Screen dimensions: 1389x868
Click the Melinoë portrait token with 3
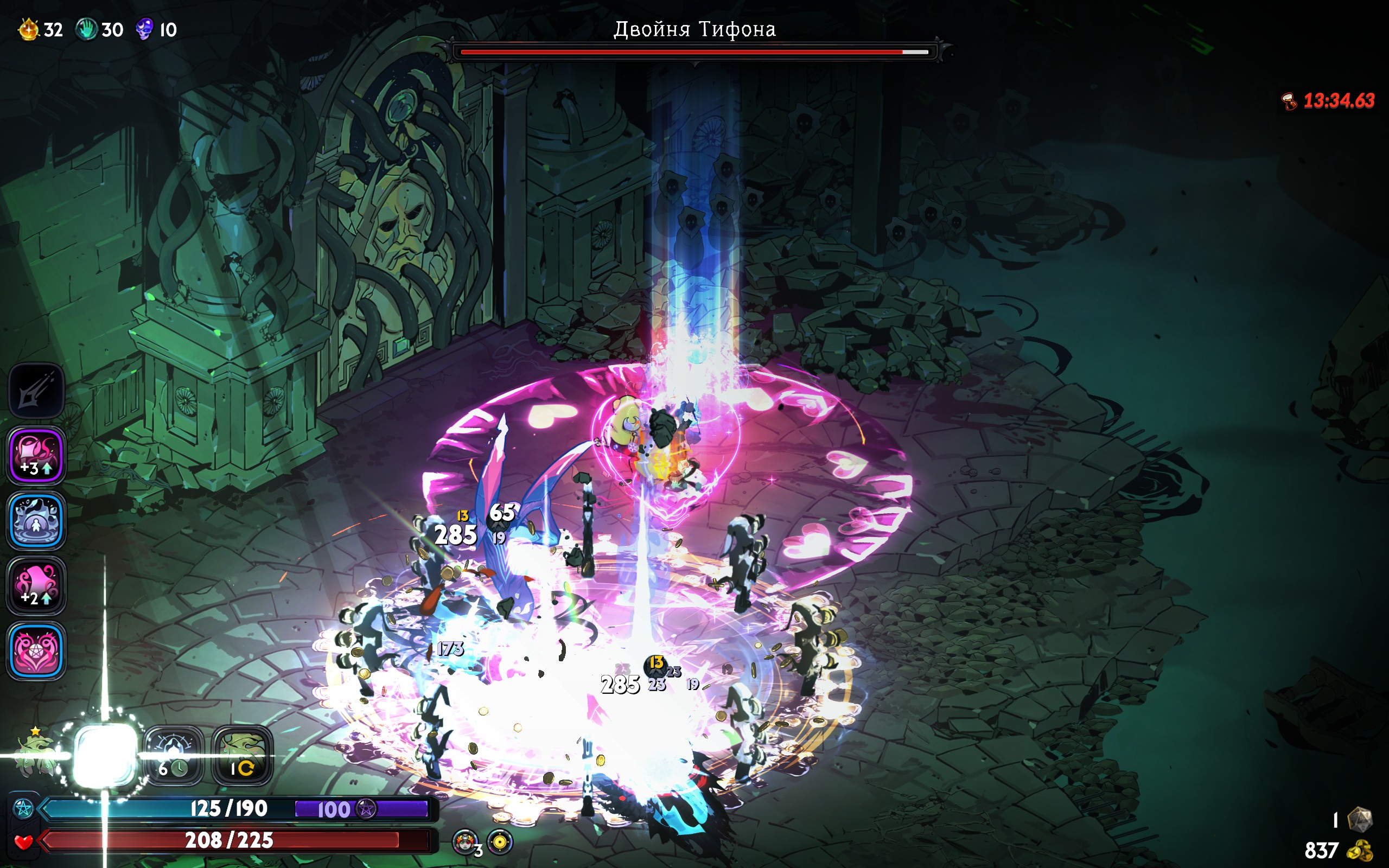(x=466, y=842)
